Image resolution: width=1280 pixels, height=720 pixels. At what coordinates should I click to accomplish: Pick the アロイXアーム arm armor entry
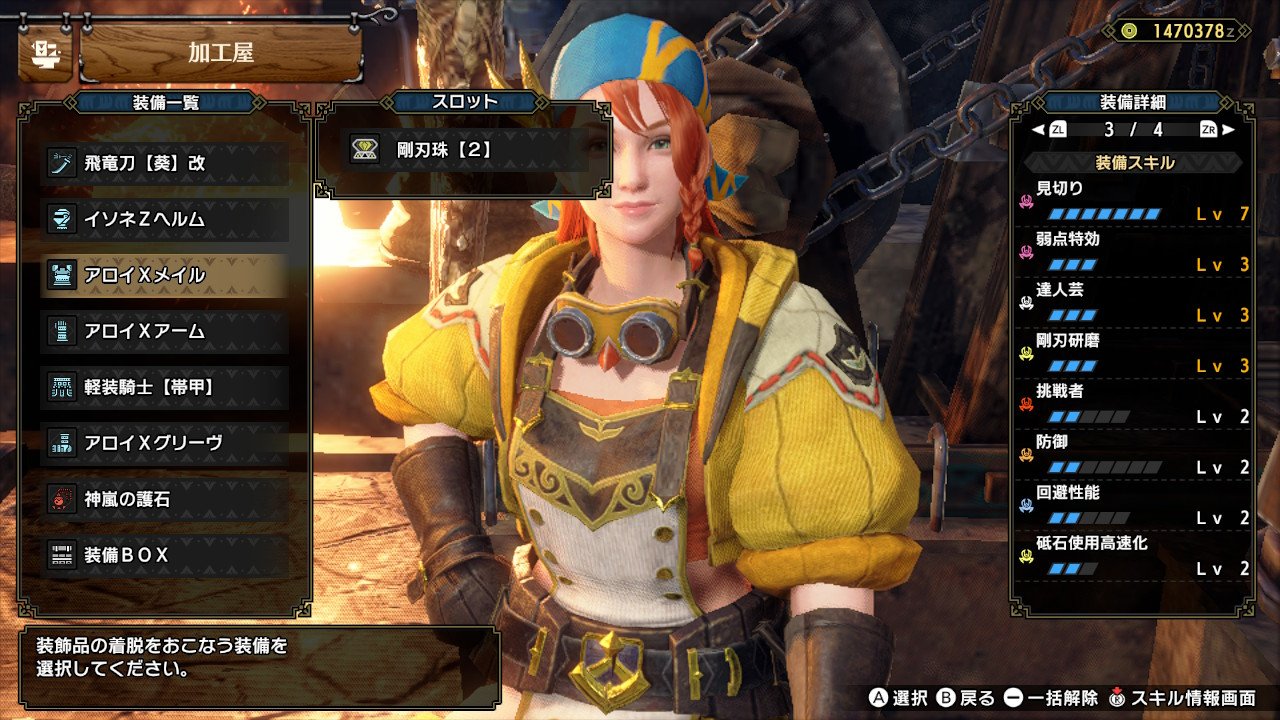pos(165,331)
